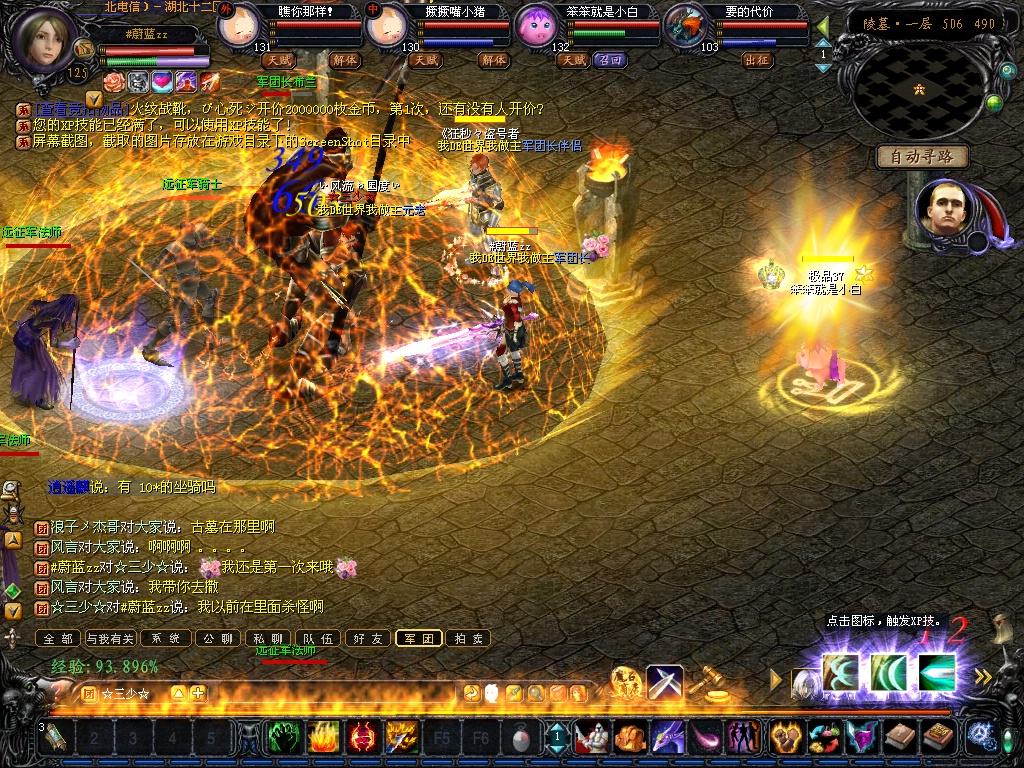Select the 军团 legion chat tab

click(418, 638)
